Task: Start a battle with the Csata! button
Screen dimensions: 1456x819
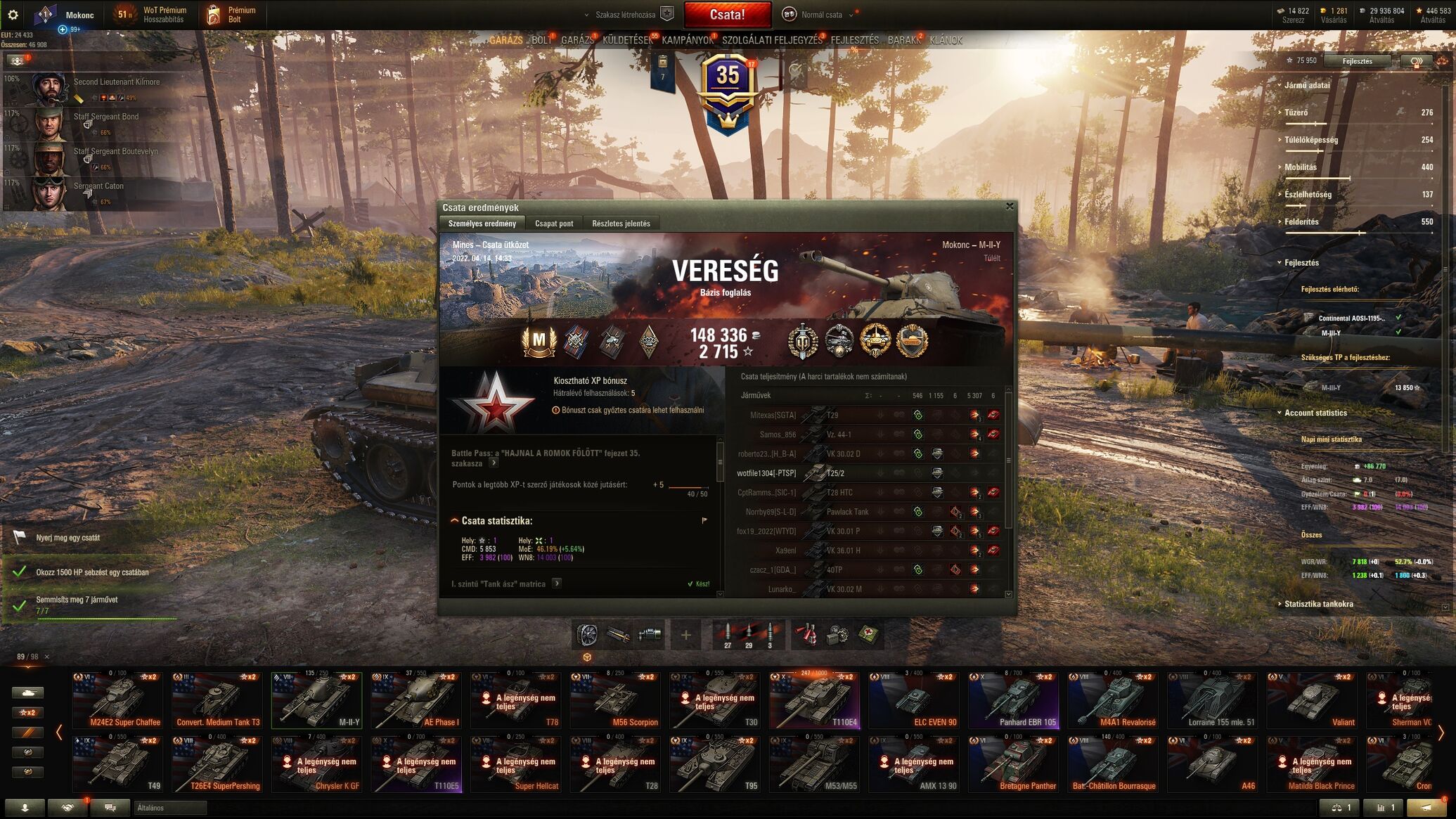Action: 727,15
